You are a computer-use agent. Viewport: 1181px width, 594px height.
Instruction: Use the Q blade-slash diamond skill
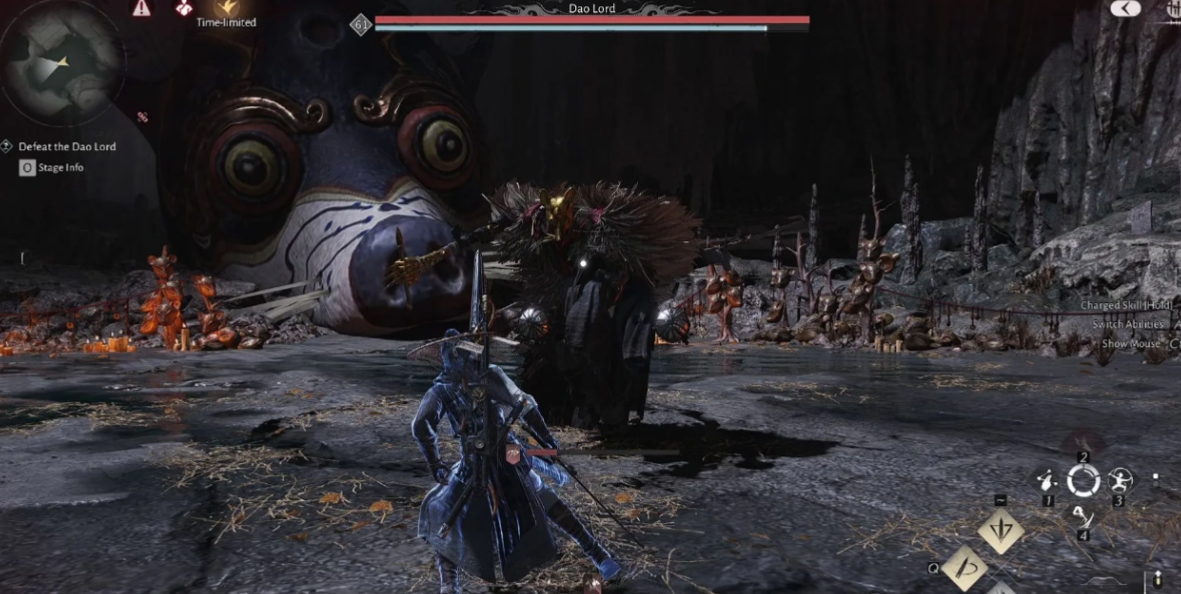965,568
